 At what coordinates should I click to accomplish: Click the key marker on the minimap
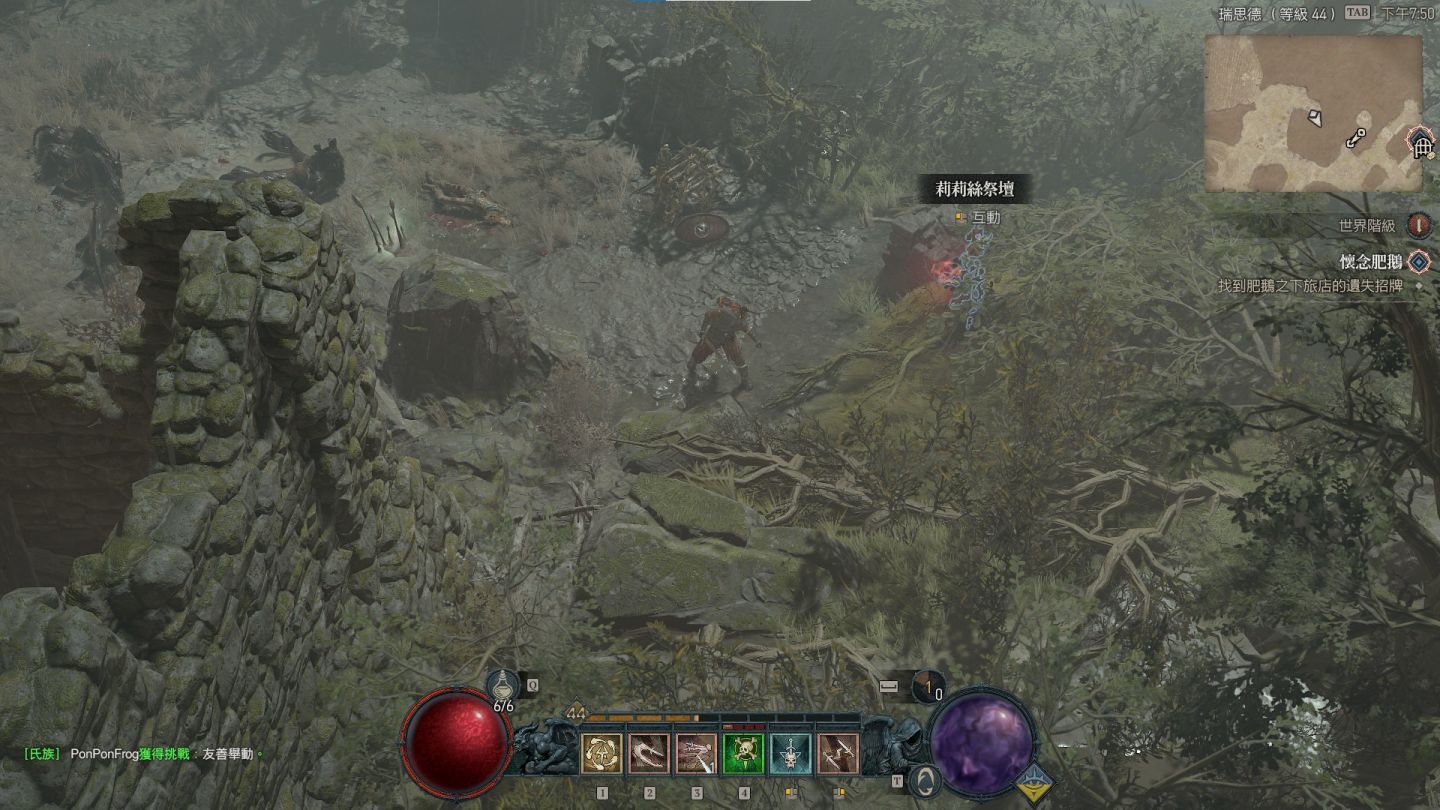[x=1356, y=139]
